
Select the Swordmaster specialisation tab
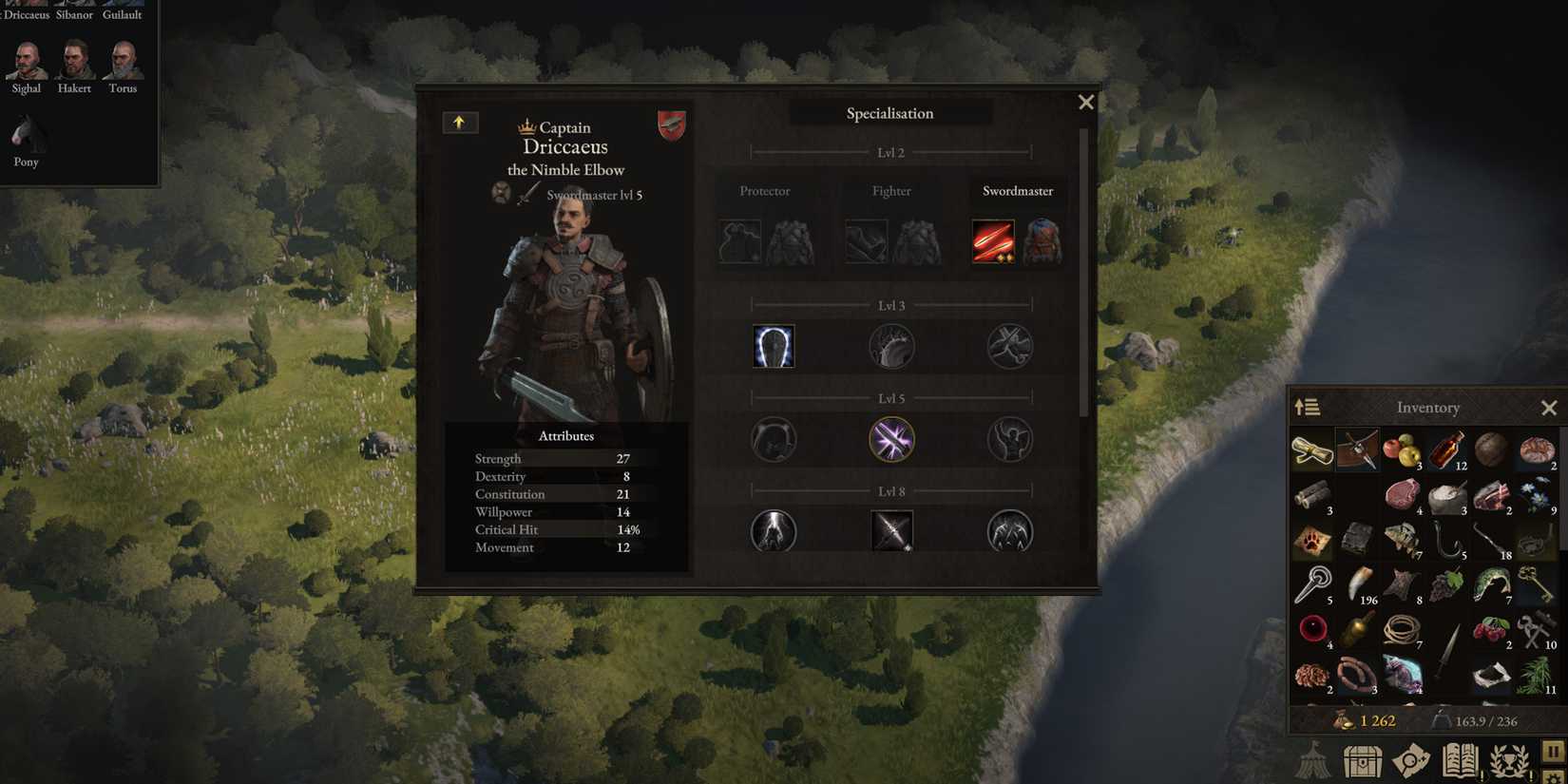(x=1017, y=191)
